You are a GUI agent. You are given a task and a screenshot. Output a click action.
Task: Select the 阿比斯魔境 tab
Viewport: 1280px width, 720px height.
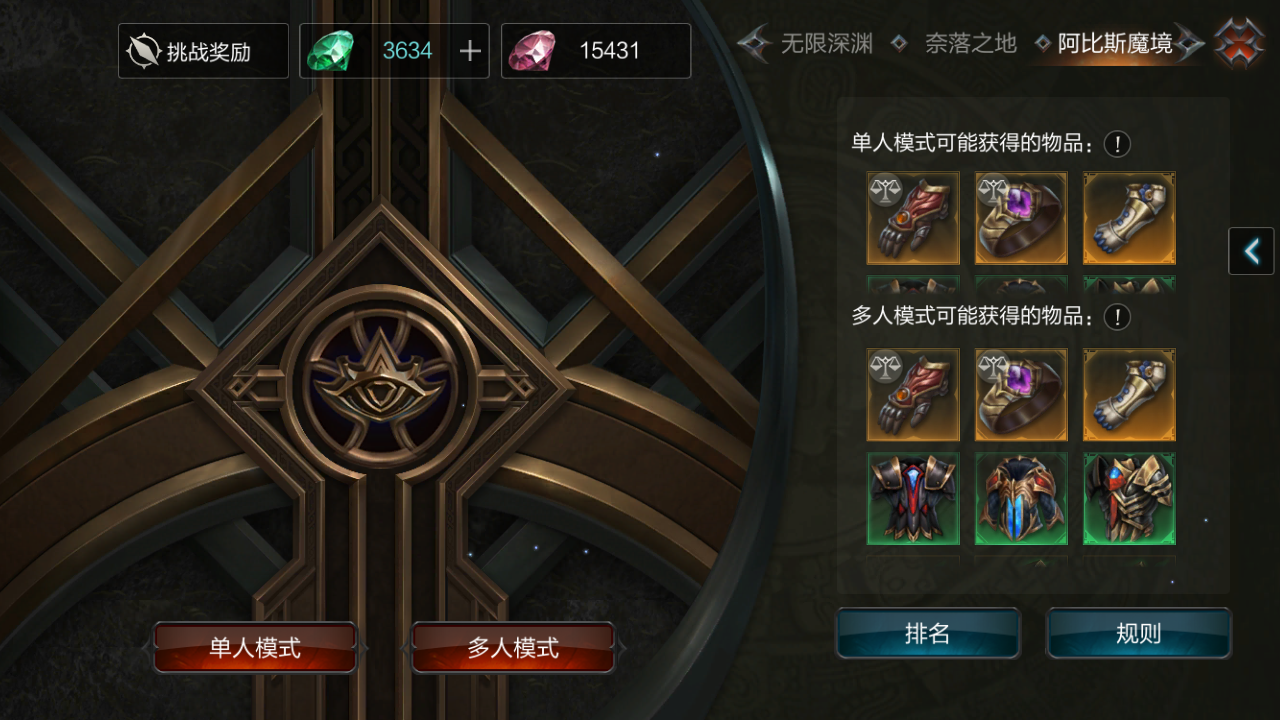click(x=1115, y=44)
